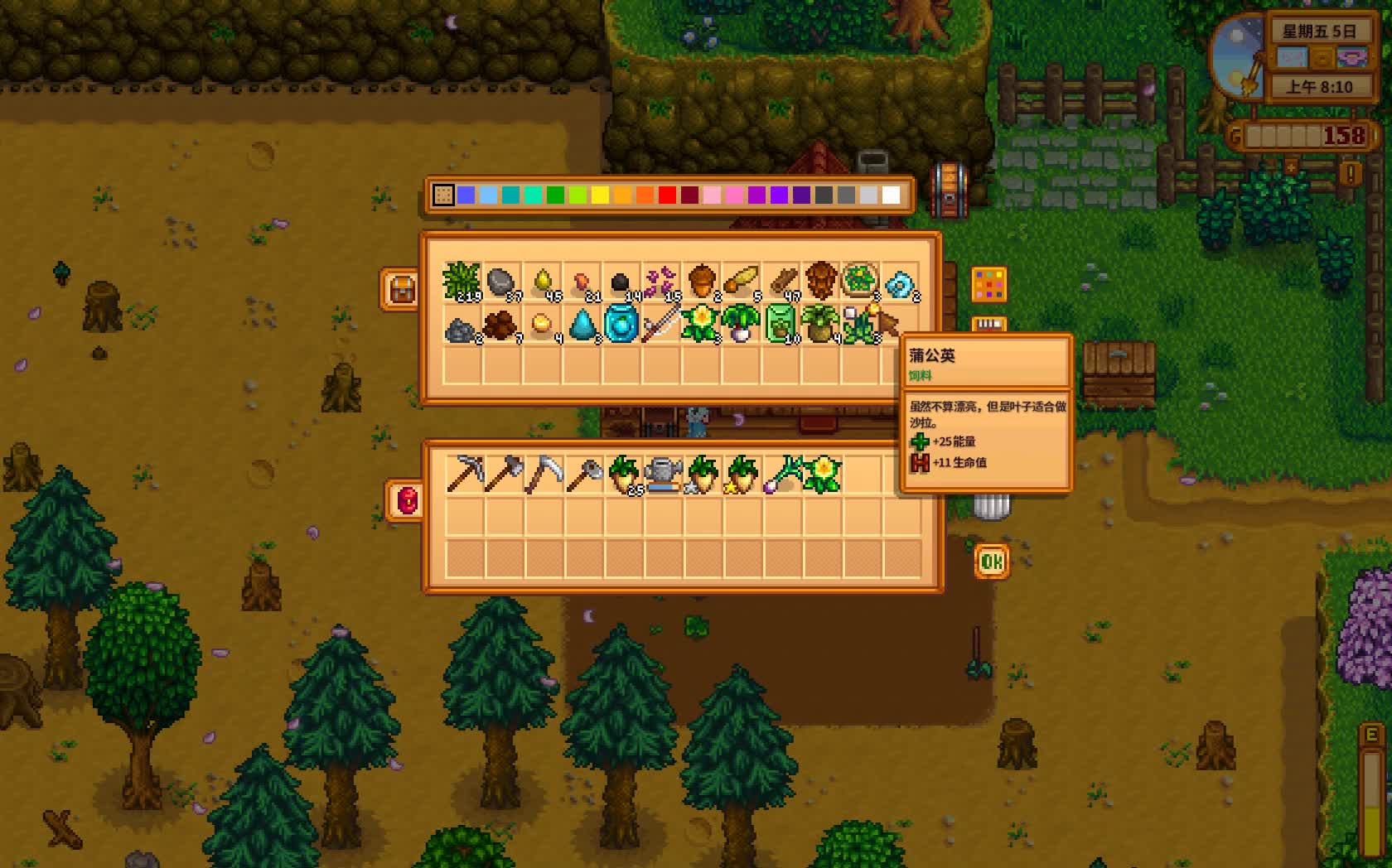Open the journal exclamation icon
The image size is (1392, 868).
click(x=1351, y=173)
